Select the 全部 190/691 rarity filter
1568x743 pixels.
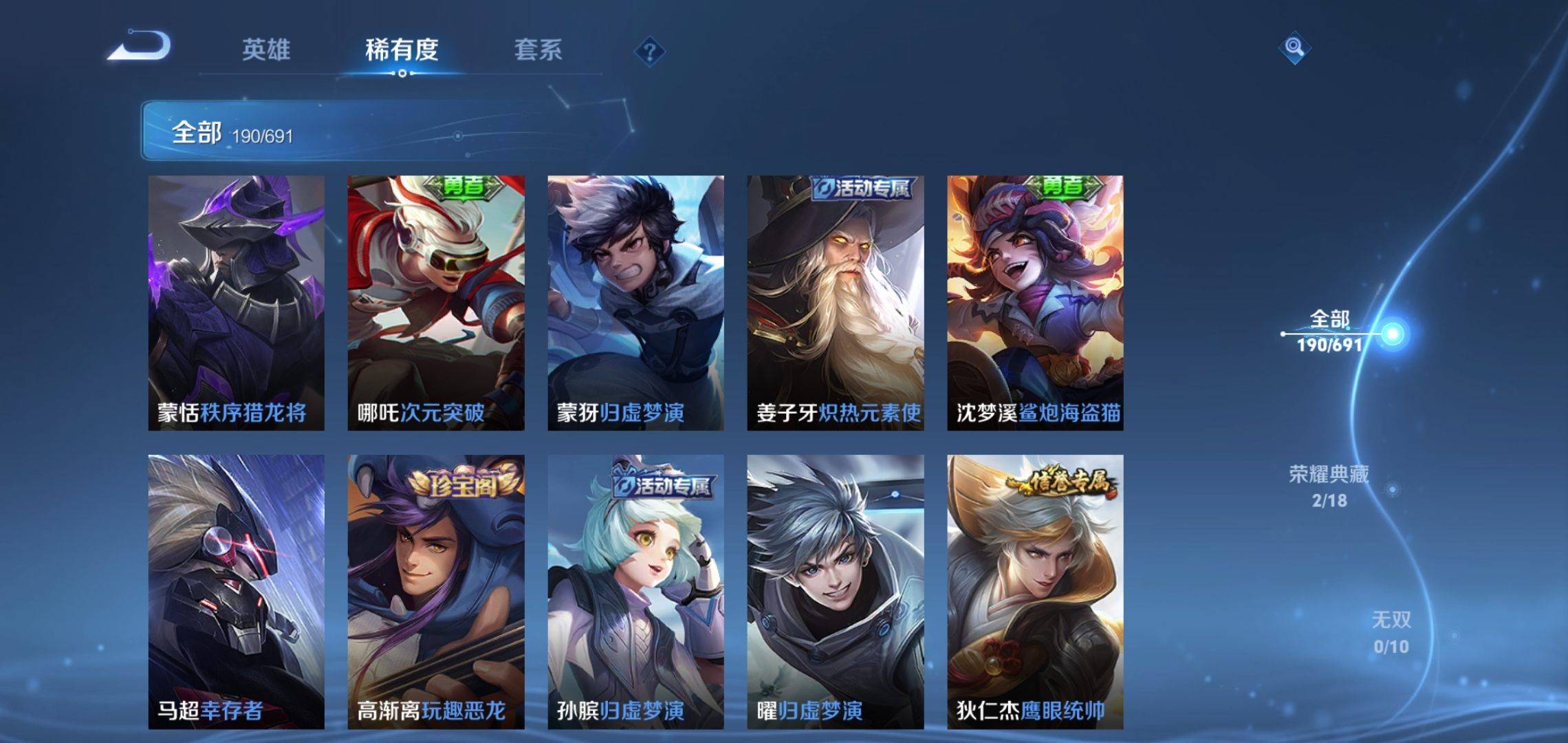click(1329, 331)
